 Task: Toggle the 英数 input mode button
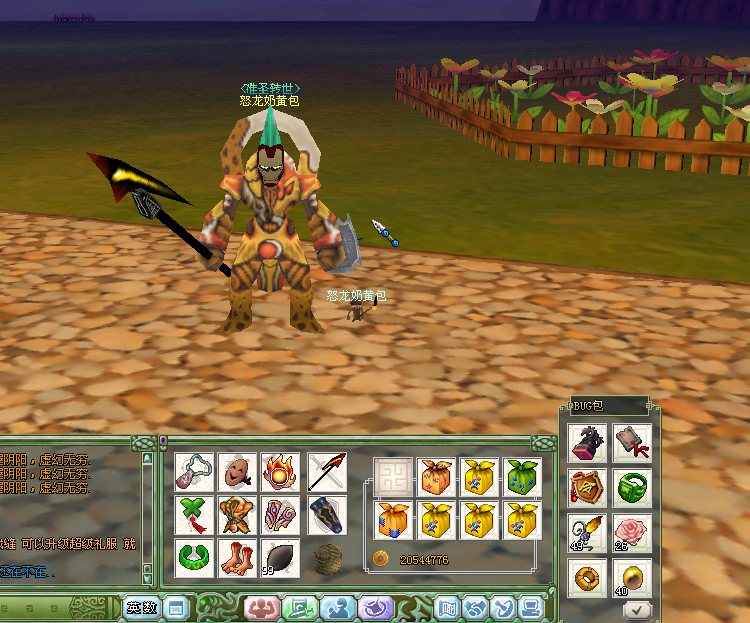142,607
